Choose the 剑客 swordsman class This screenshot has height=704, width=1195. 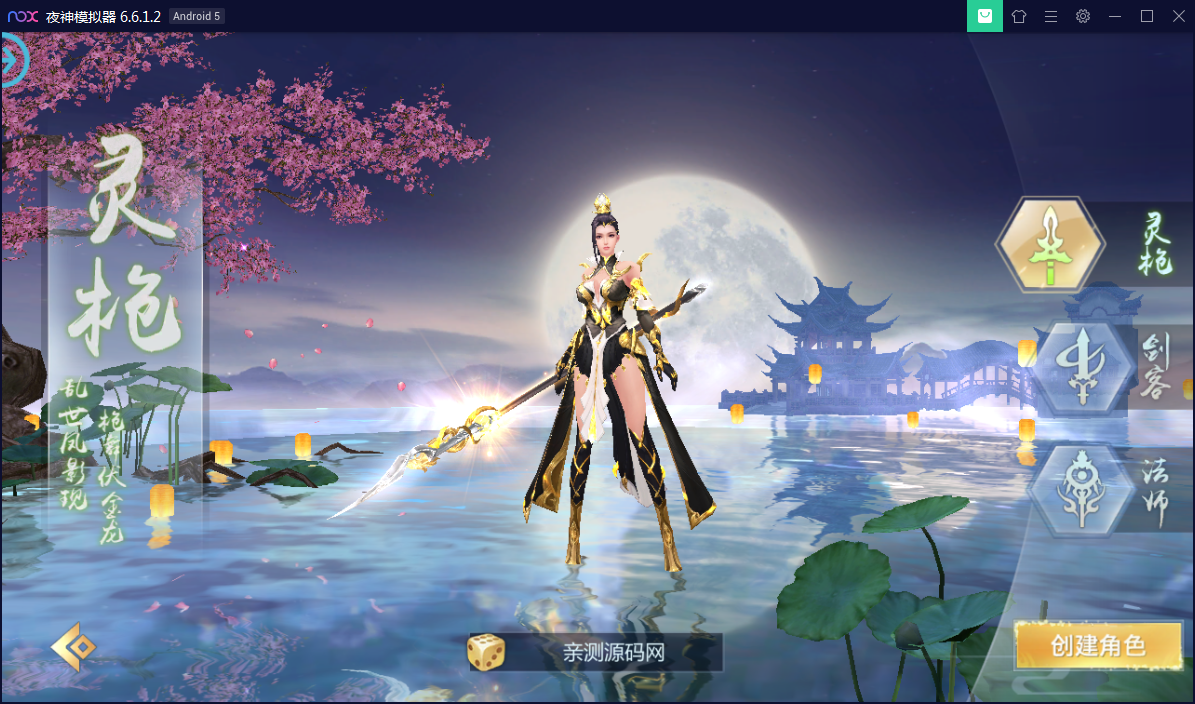click(x=1083, y=368)
